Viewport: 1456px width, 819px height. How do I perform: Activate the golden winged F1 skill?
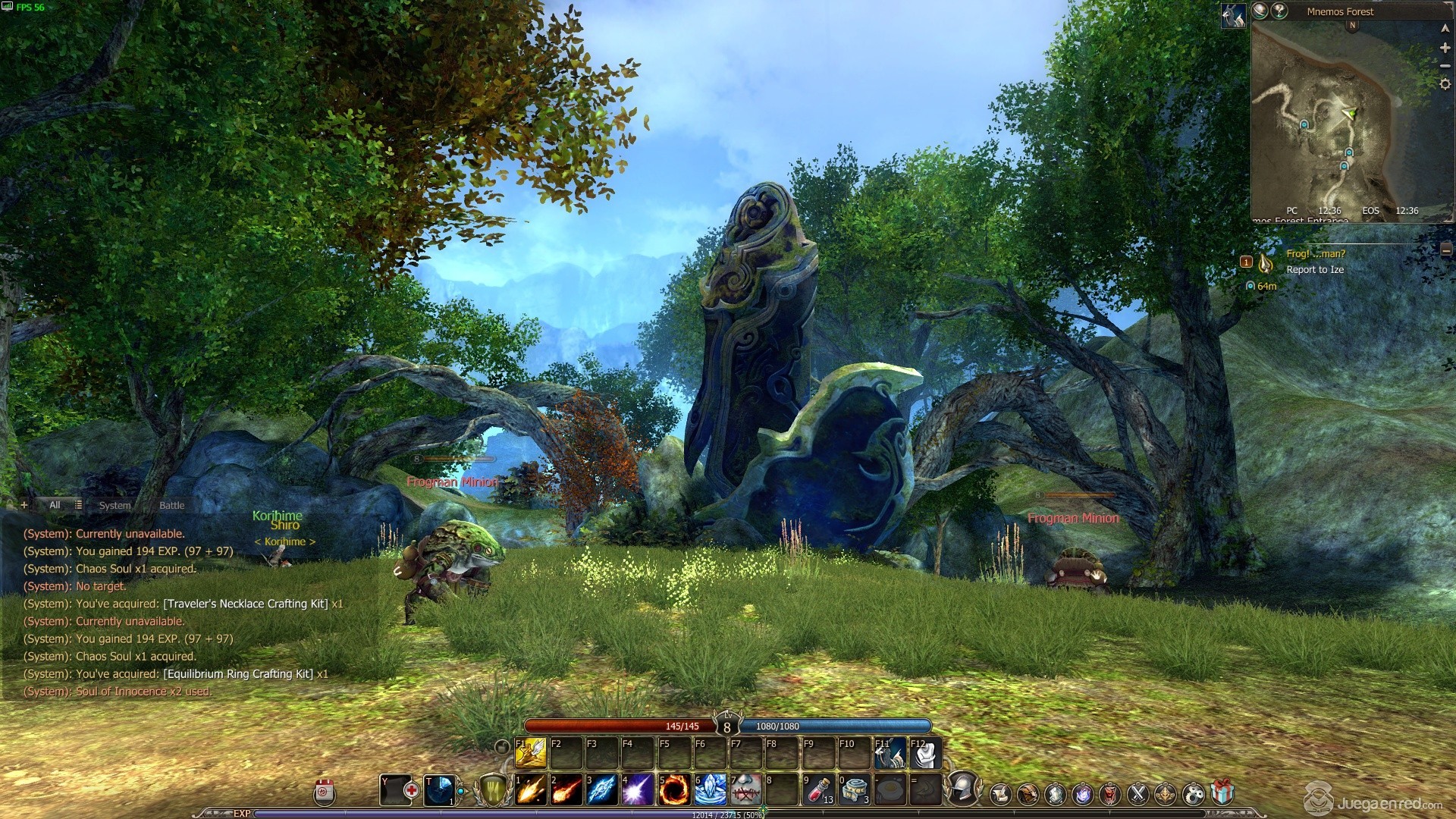tap(531, 753)
